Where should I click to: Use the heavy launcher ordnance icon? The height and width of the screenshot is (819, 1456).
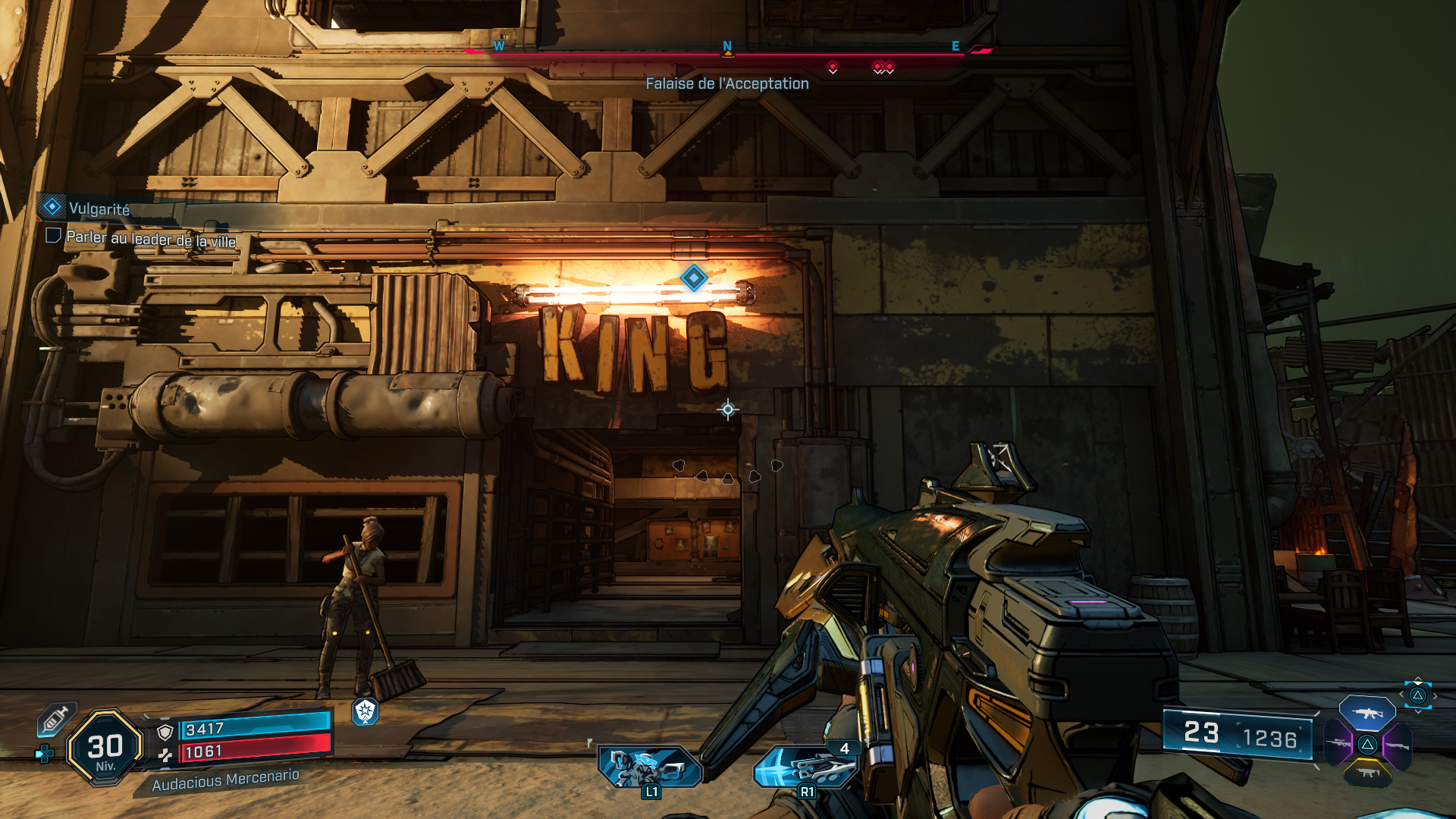point(806,767)
